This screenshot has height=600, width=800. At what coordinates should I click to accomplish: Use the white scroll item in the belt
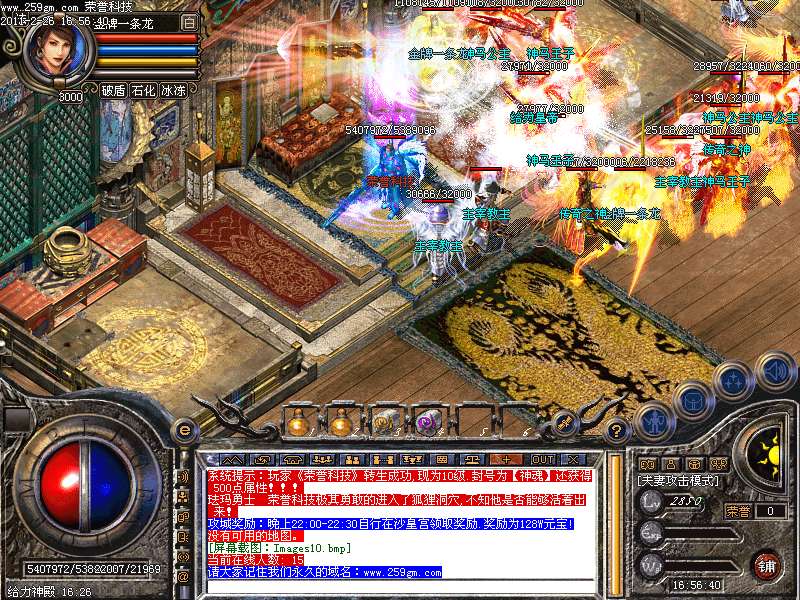[x=385, y=422]
